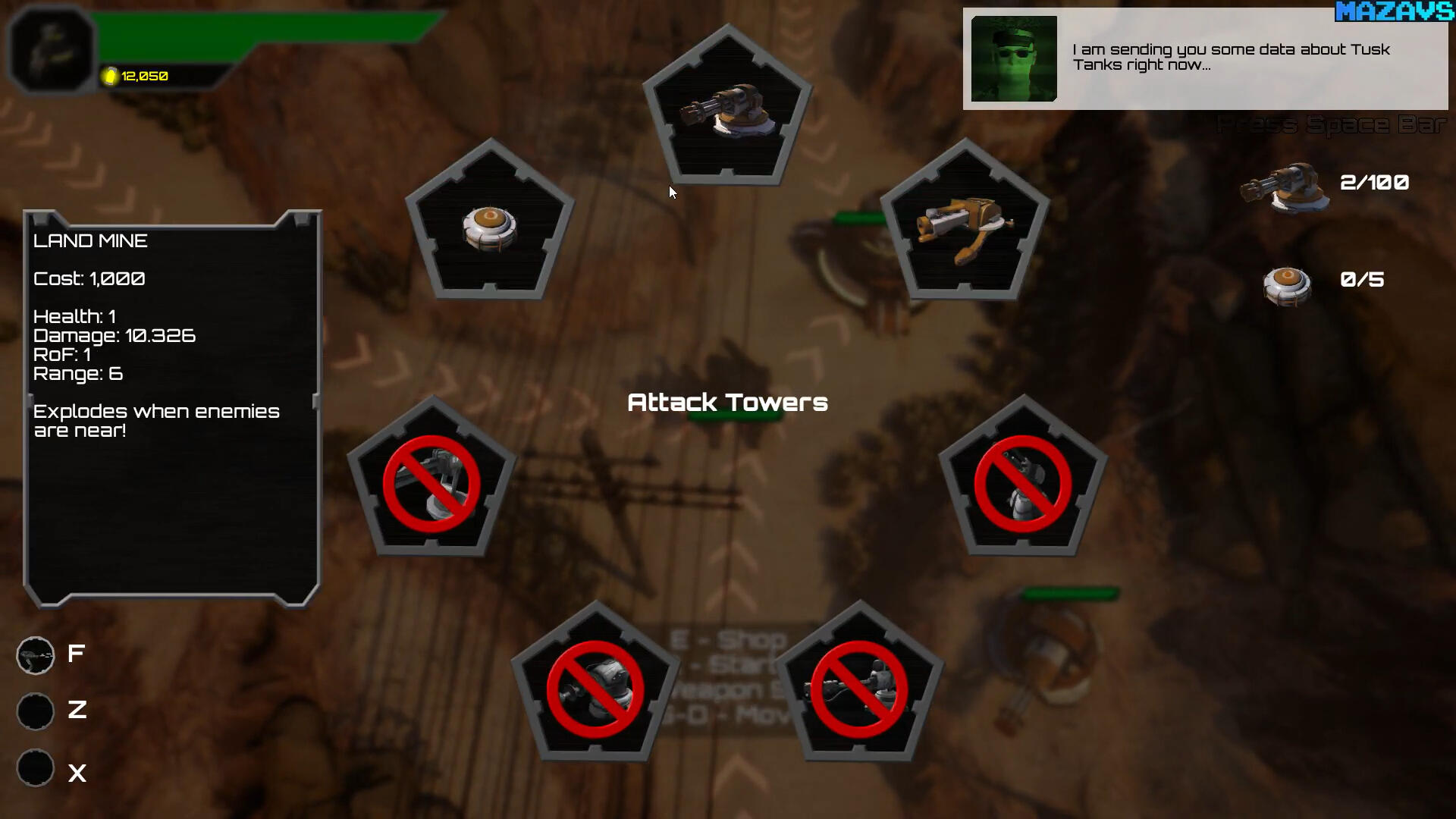This screenshot has height=819, width=1456.
Task: Choose the land mine tower tile
Action: pyautogui.click(x=490, y=224)
